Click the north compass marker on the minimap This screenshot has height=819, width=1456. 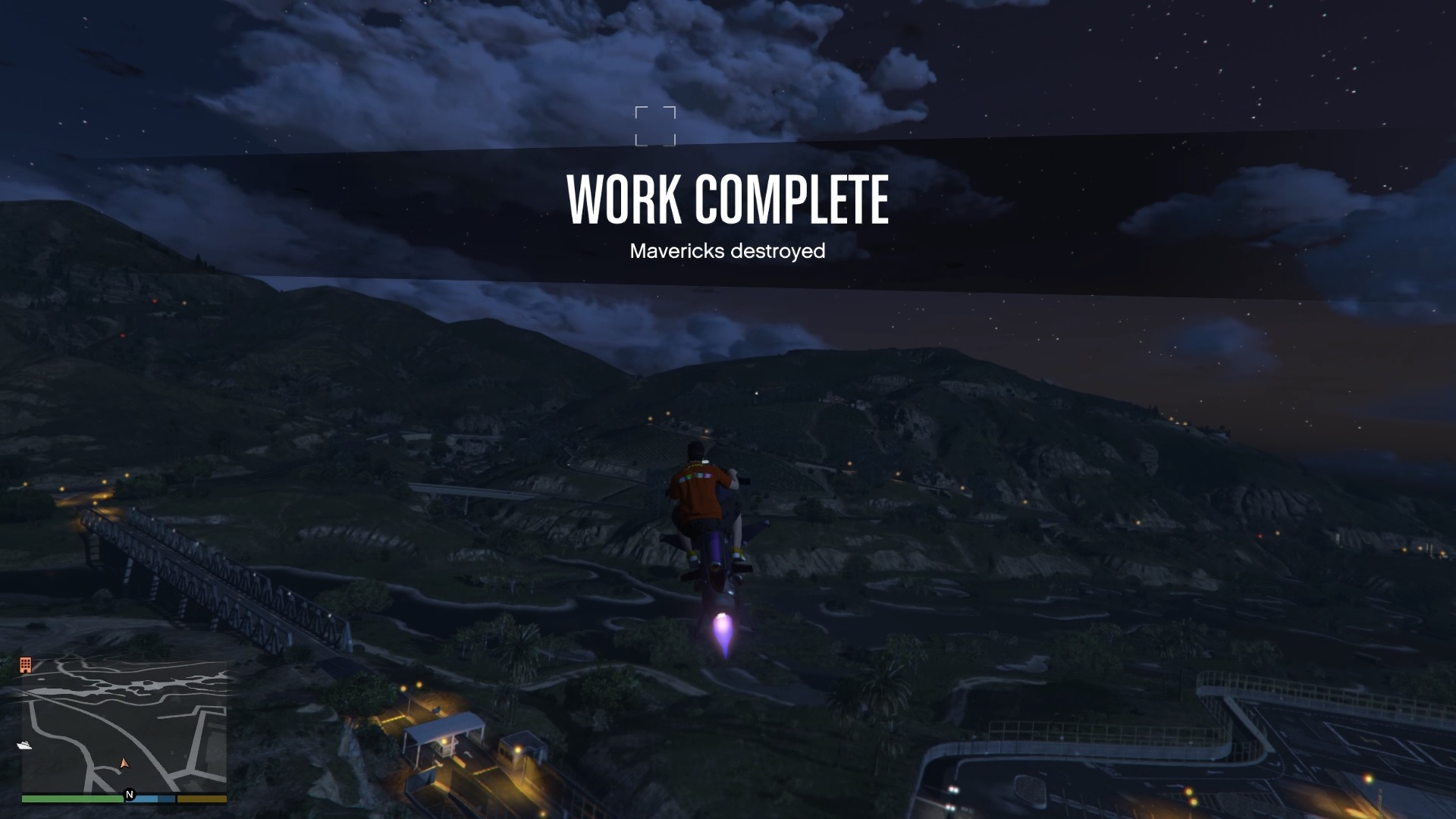click(130, 795)
